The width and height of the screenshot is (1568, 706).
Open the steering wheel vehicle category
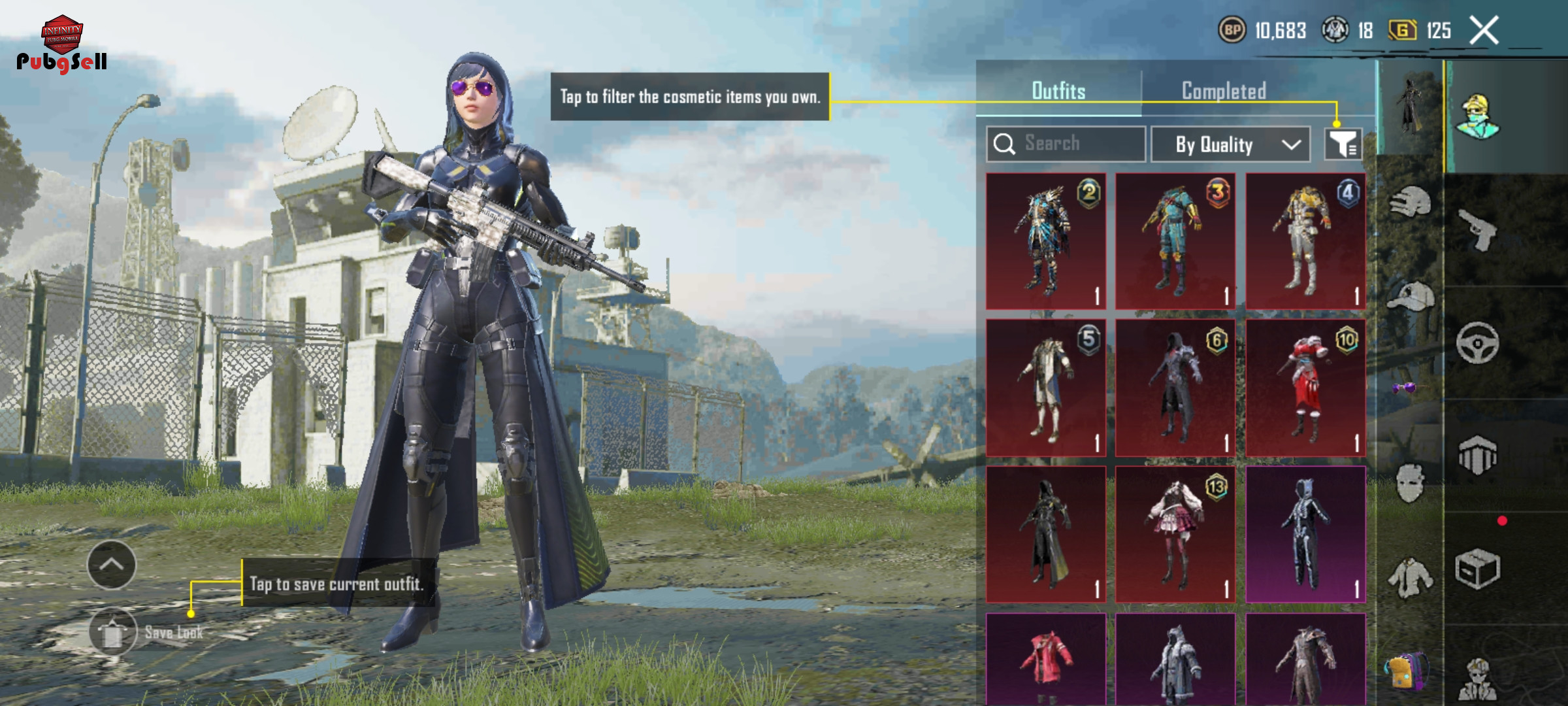click(1477, 343)
